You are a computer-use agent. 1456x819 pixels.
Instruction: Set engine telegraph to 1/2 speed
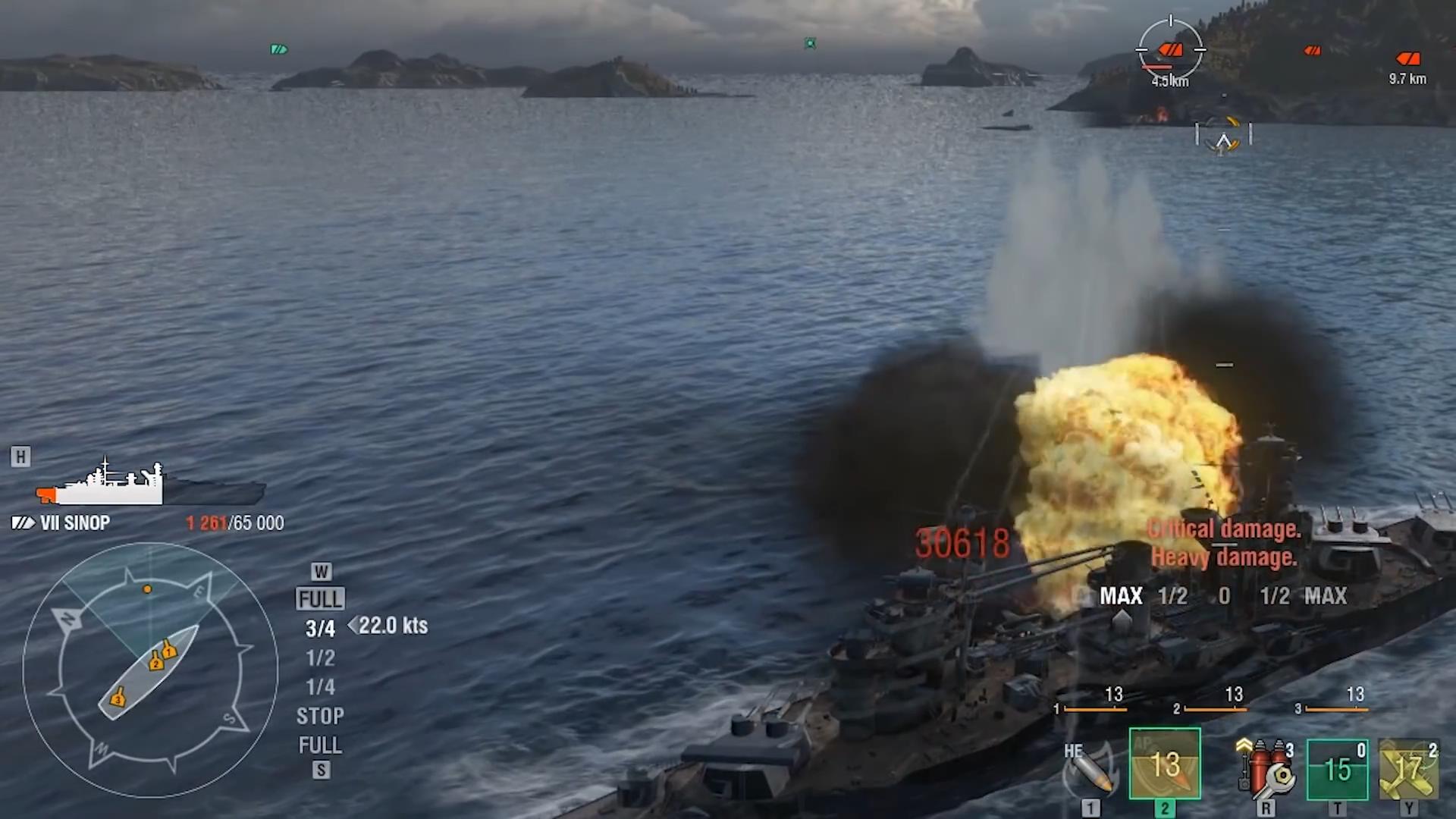pos(320,657)
